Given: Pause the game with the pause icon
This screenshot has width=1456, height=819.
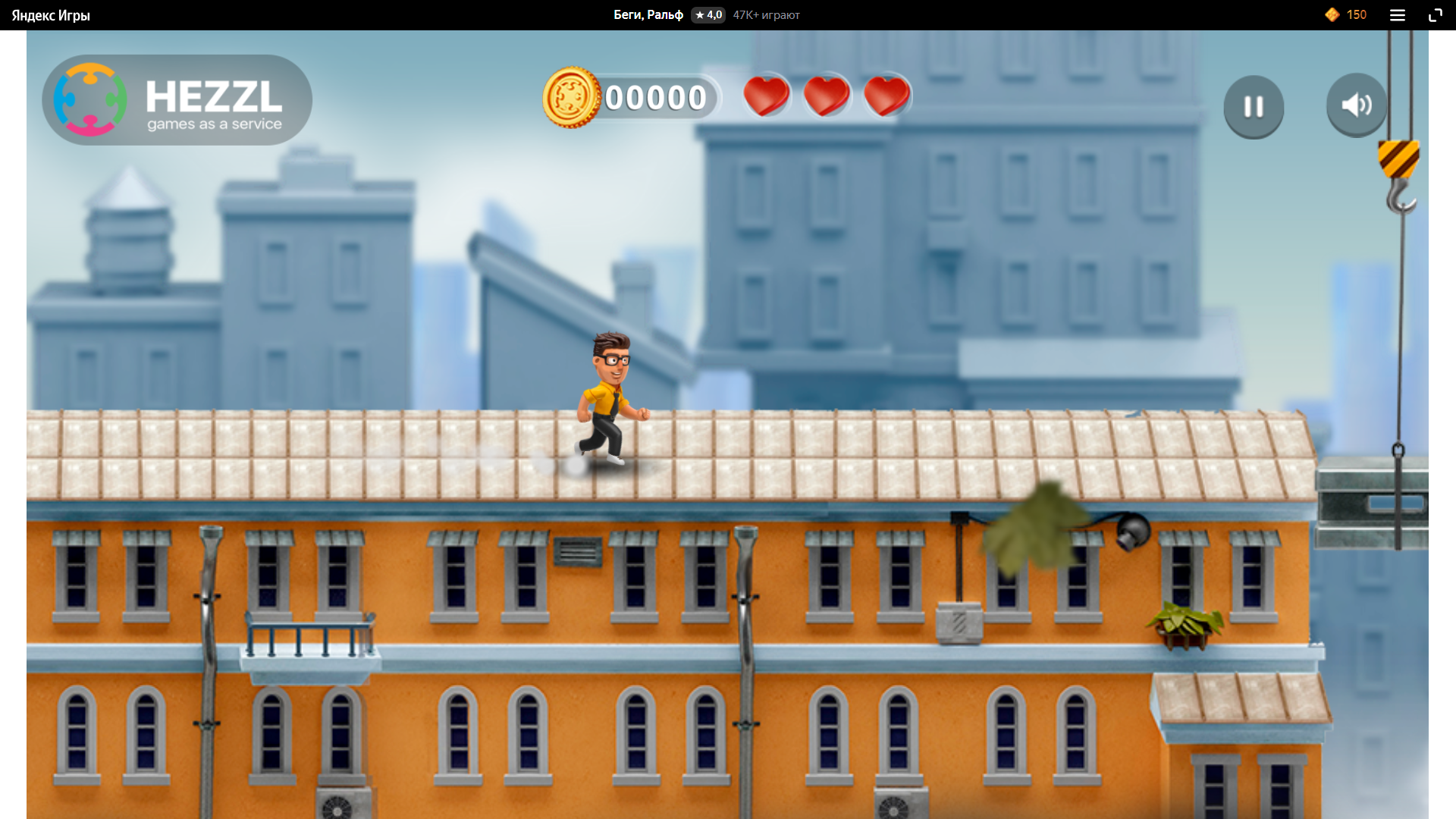Looking at the screenshot, I should 1253,105.
